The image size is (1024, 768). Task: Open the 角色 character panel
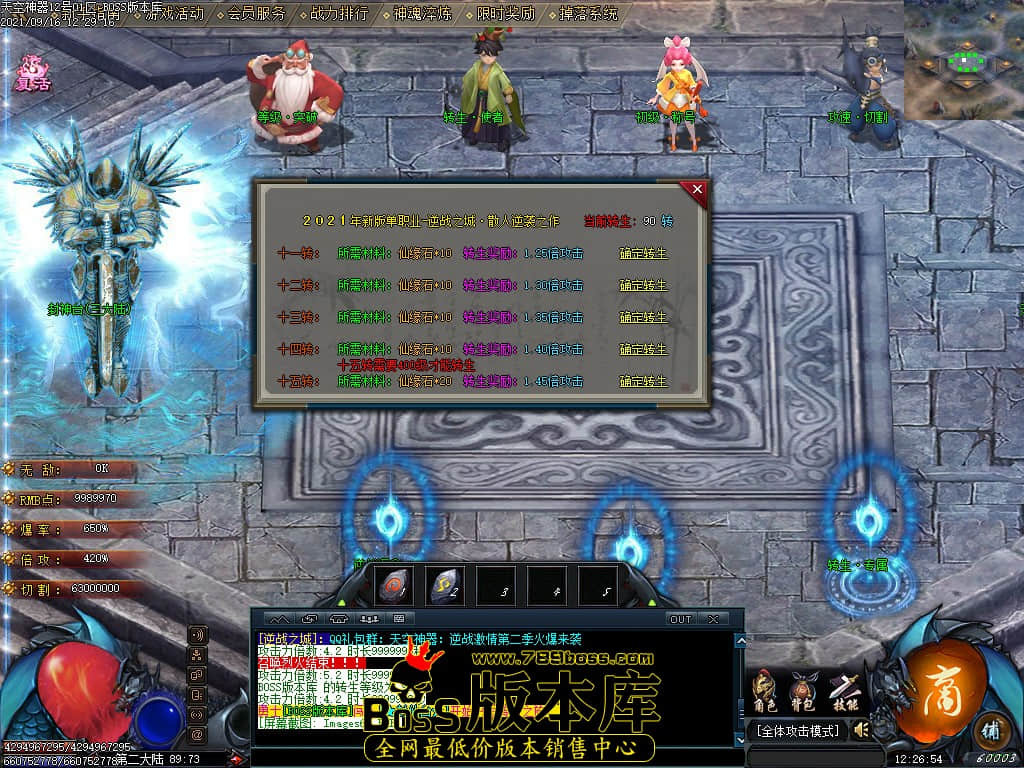pyautogui.click(x=765, y=690)
